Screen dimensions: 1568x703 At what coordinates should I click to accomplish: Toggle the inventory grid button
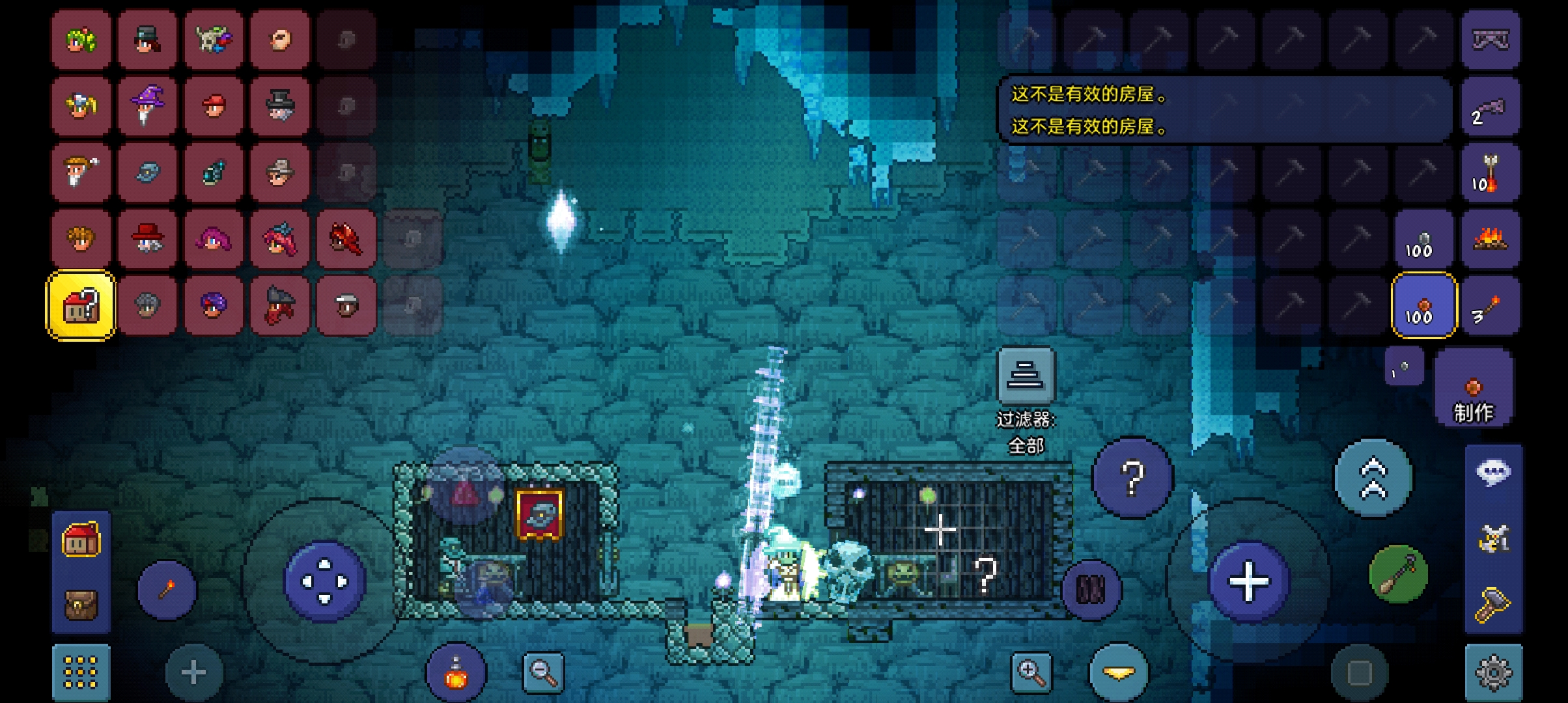81,672
